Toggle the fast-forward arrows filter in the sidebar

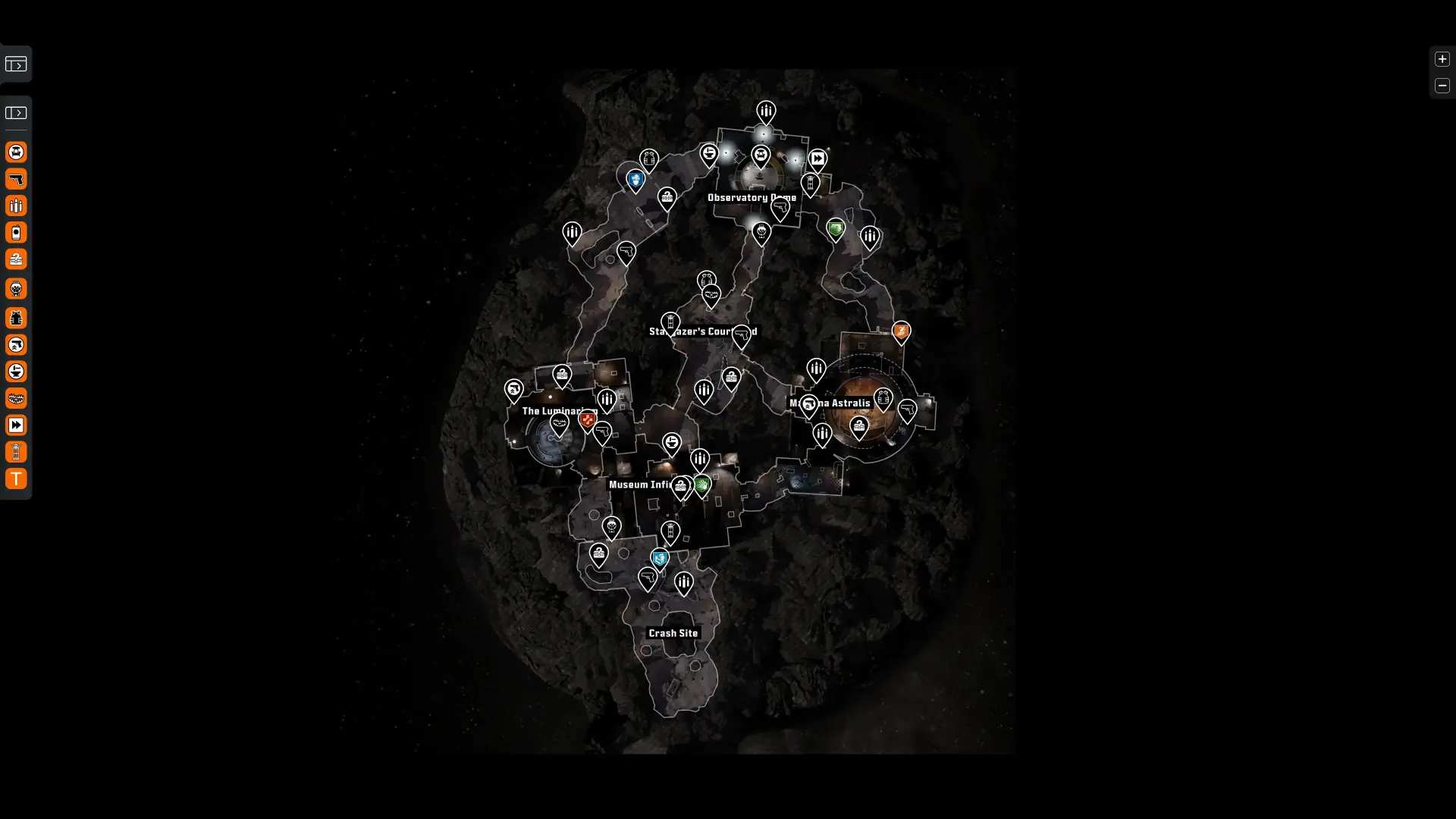coord(16,425)
